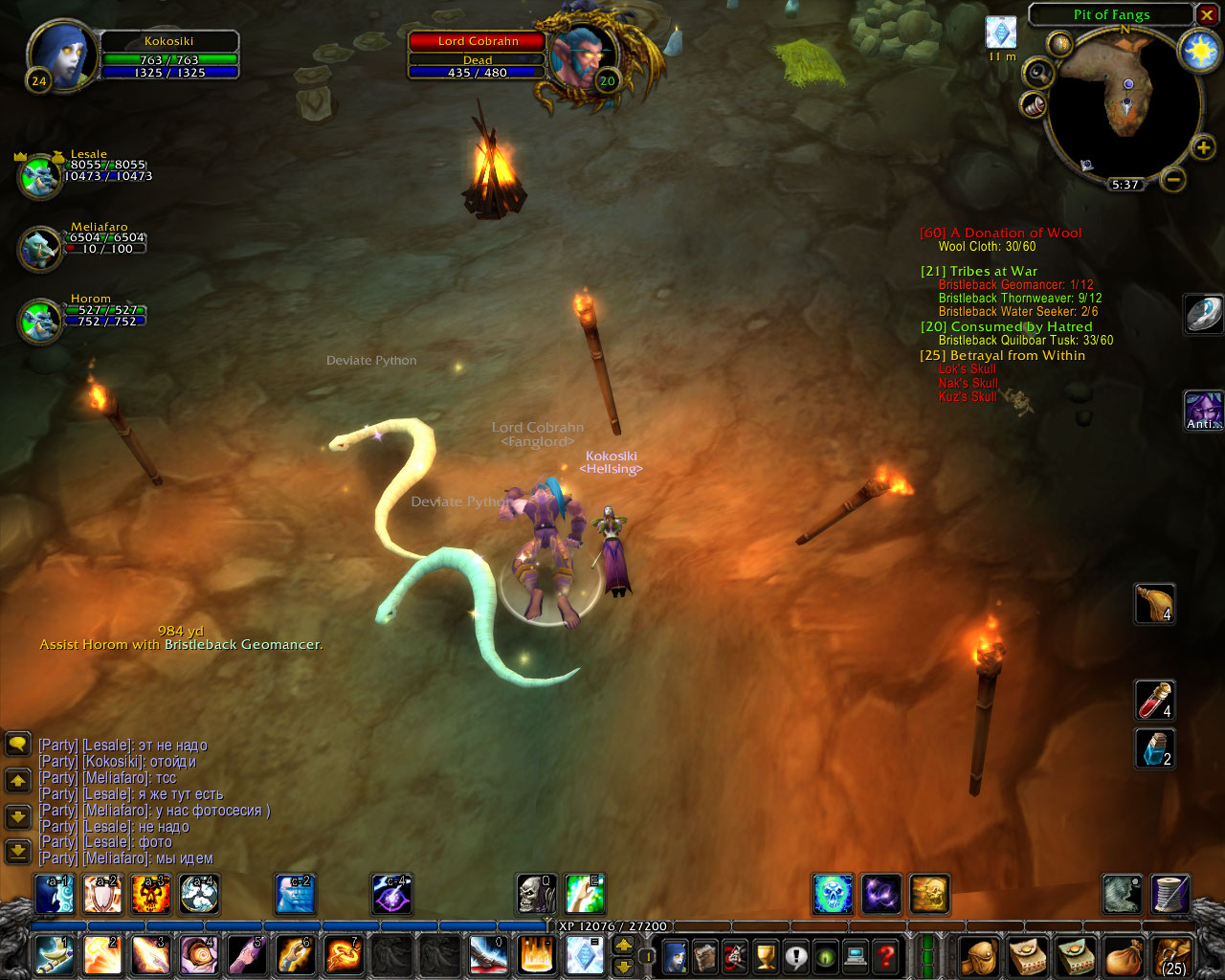The height and width of the screenshot is (980, 1225).
Task: Close the minimap with the X button
Action: click(1207, 14)
